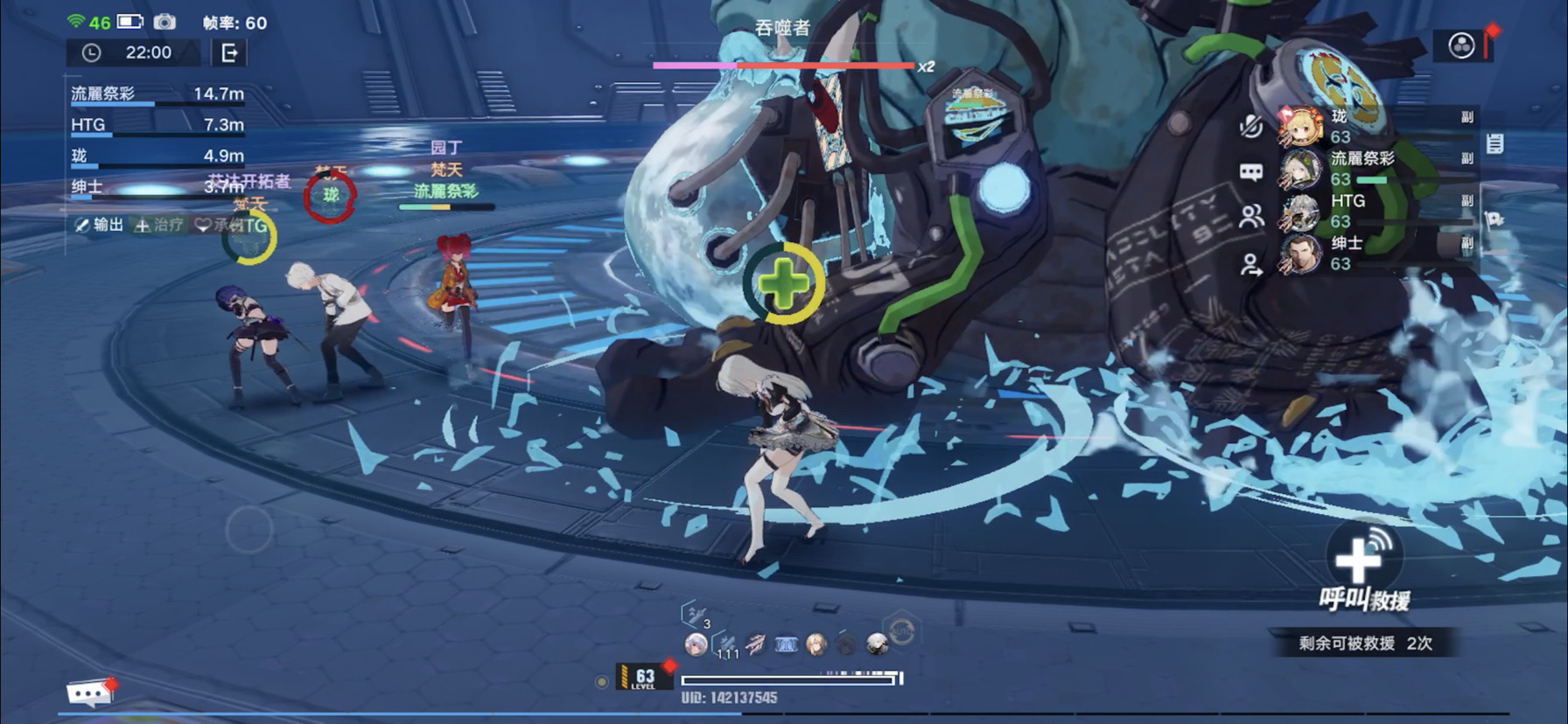Click the exit-stage door icon
This screenshot has height=724, width=1568.
(x=229, y=53)
